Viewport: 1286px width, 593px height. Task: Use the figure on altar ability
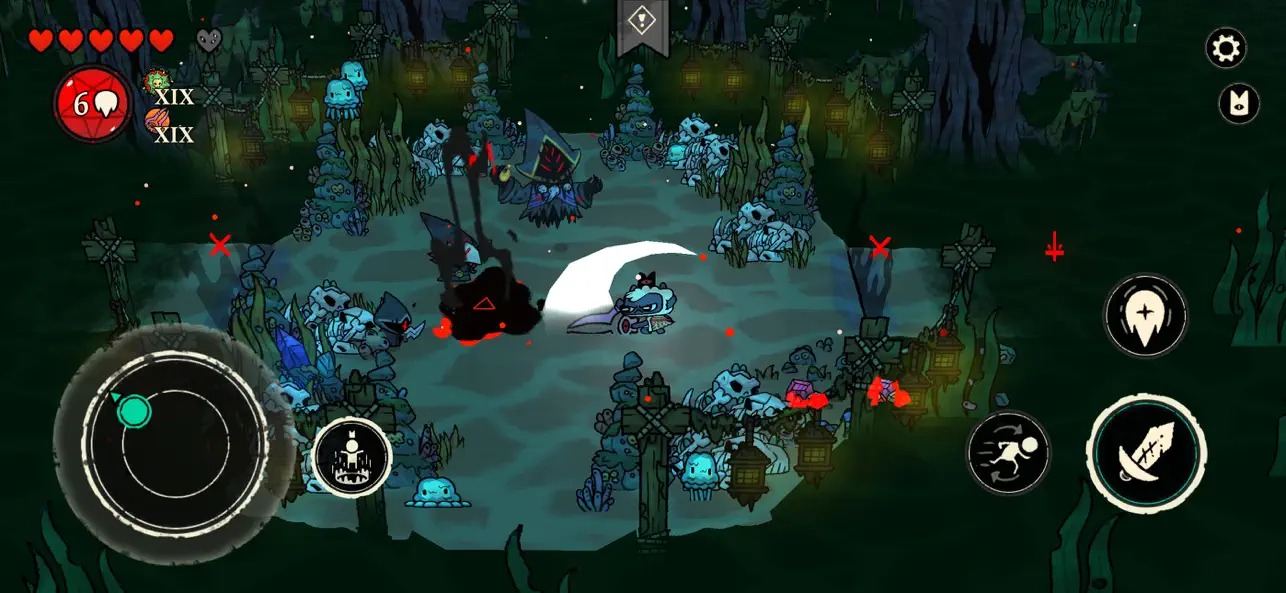tap(352, 457)
